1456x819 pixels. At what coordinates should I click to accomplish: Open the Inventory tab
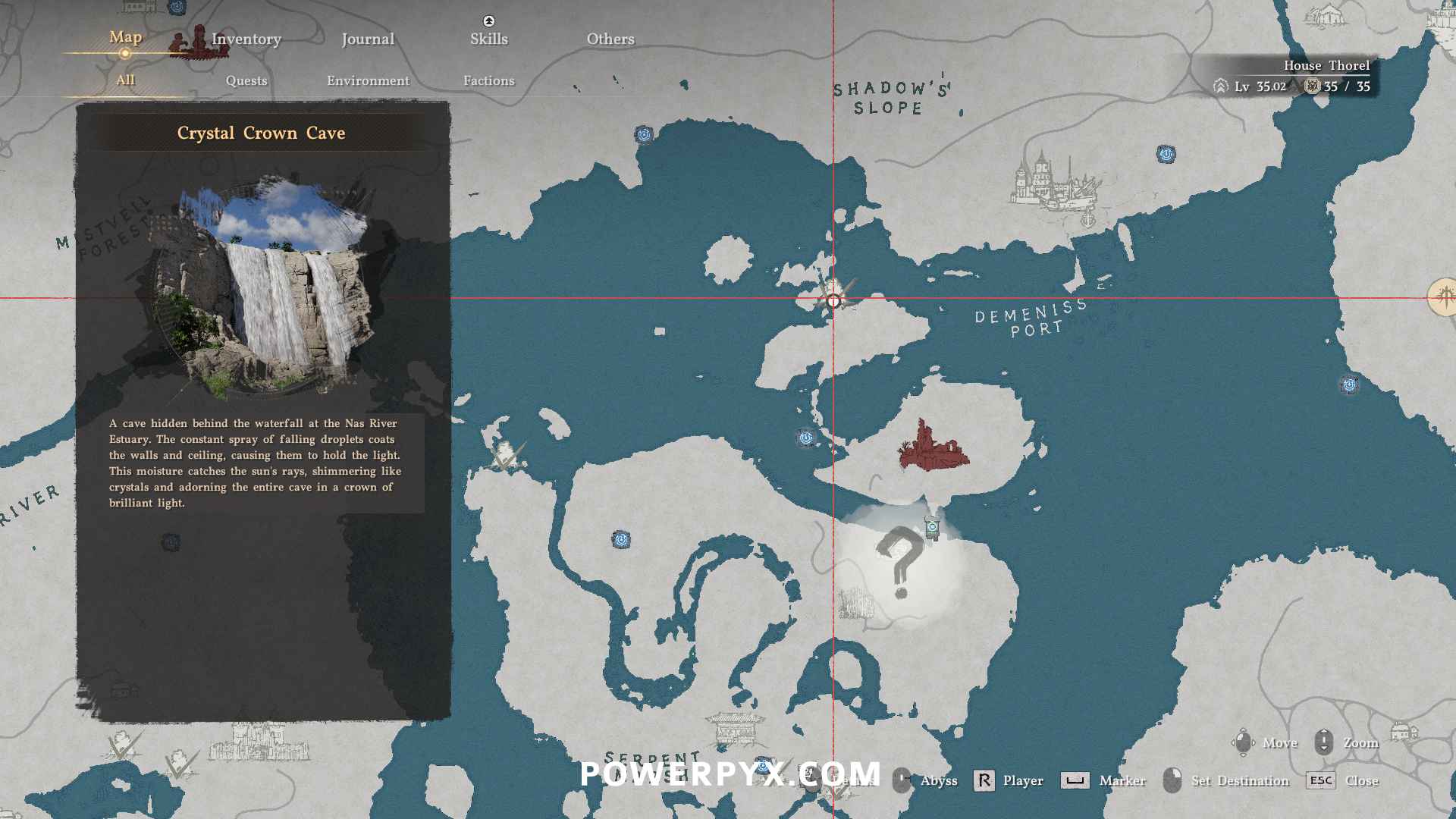[246, 39]
